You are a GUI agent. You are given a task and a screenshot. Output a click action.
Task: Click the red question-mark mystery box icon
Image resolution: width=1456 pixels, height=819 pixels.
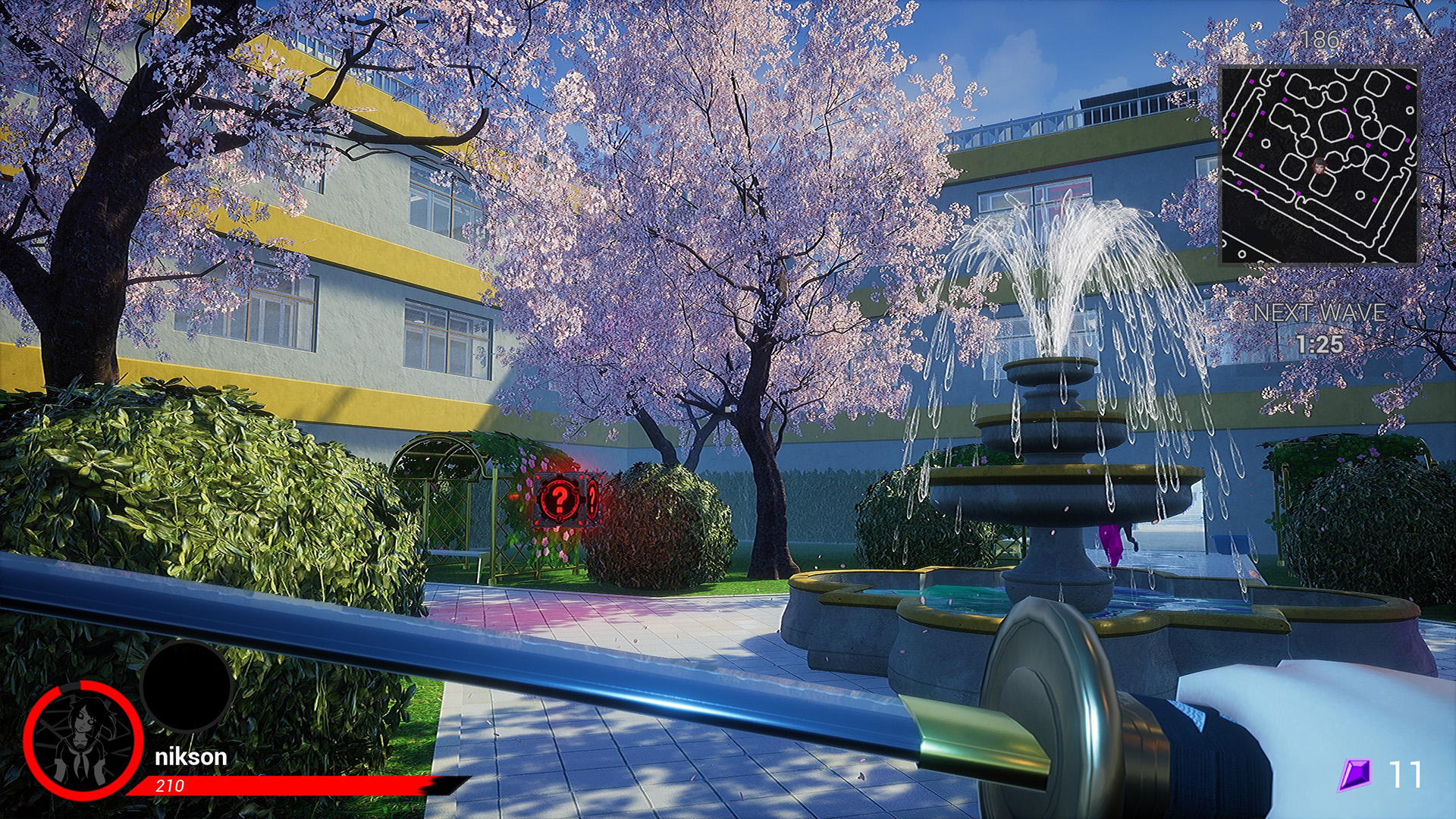559,499
